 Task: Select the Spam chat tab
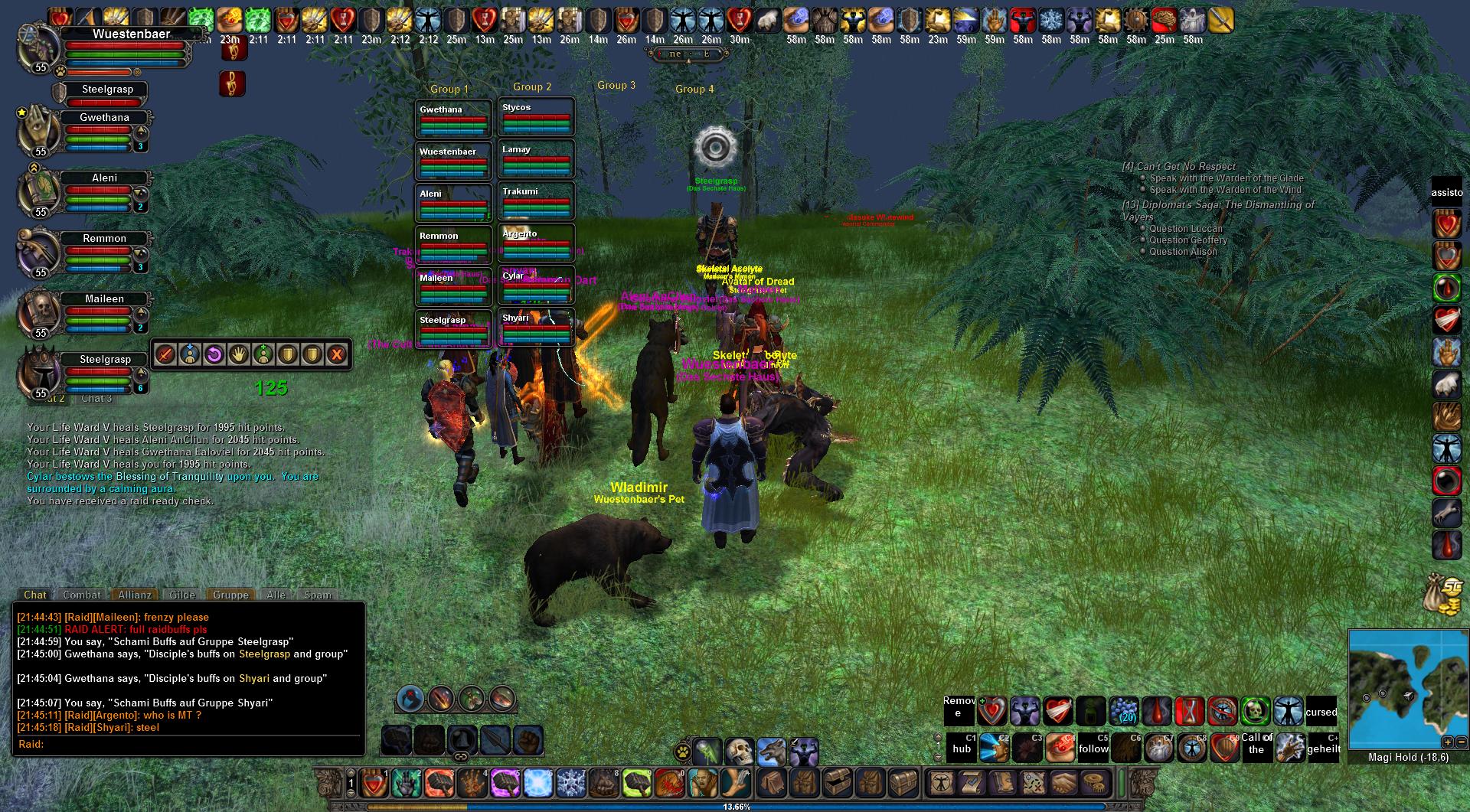[x=318, y=595]
